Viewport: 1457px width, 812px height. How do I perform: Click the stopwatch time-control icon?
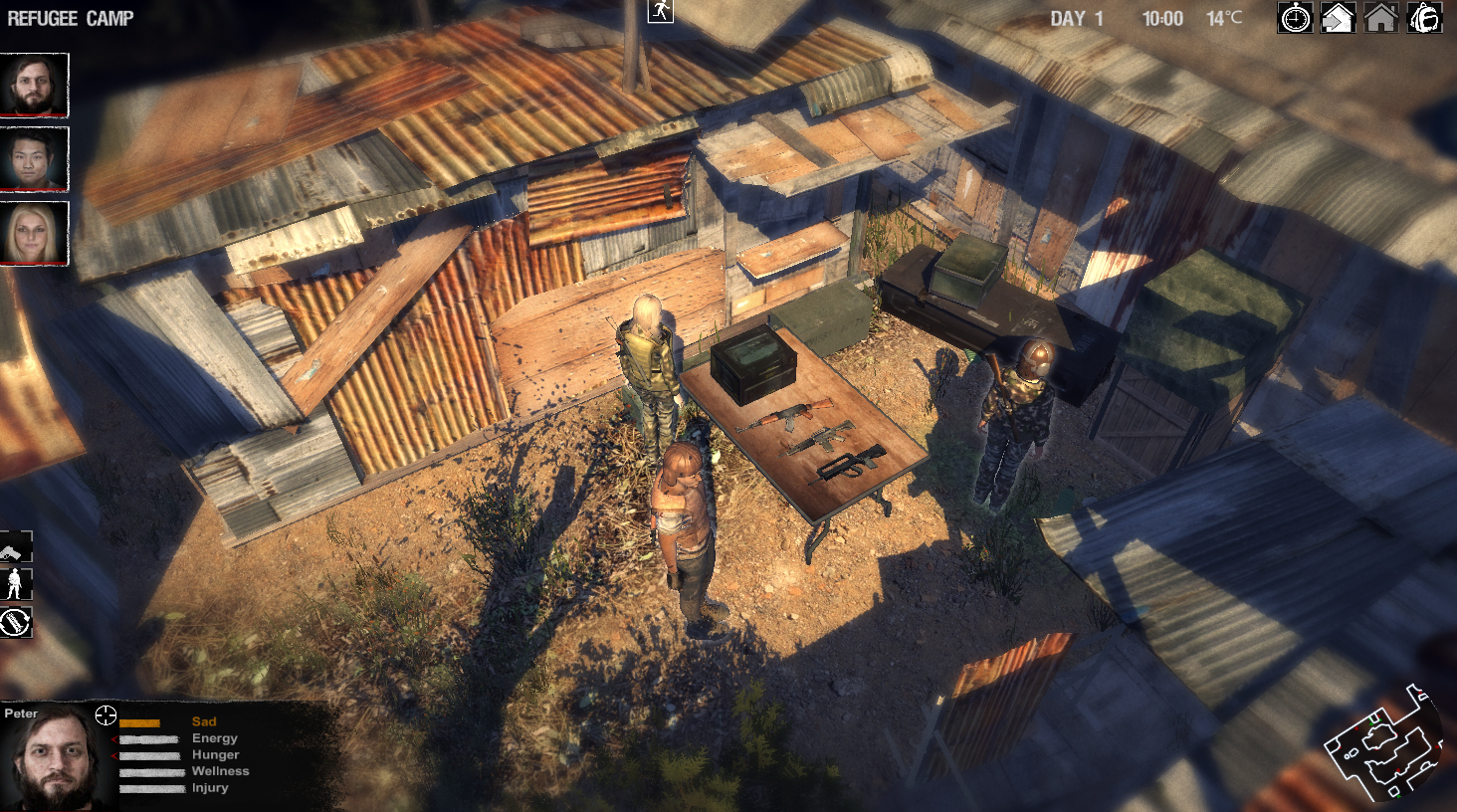[x=1294, y=18]
